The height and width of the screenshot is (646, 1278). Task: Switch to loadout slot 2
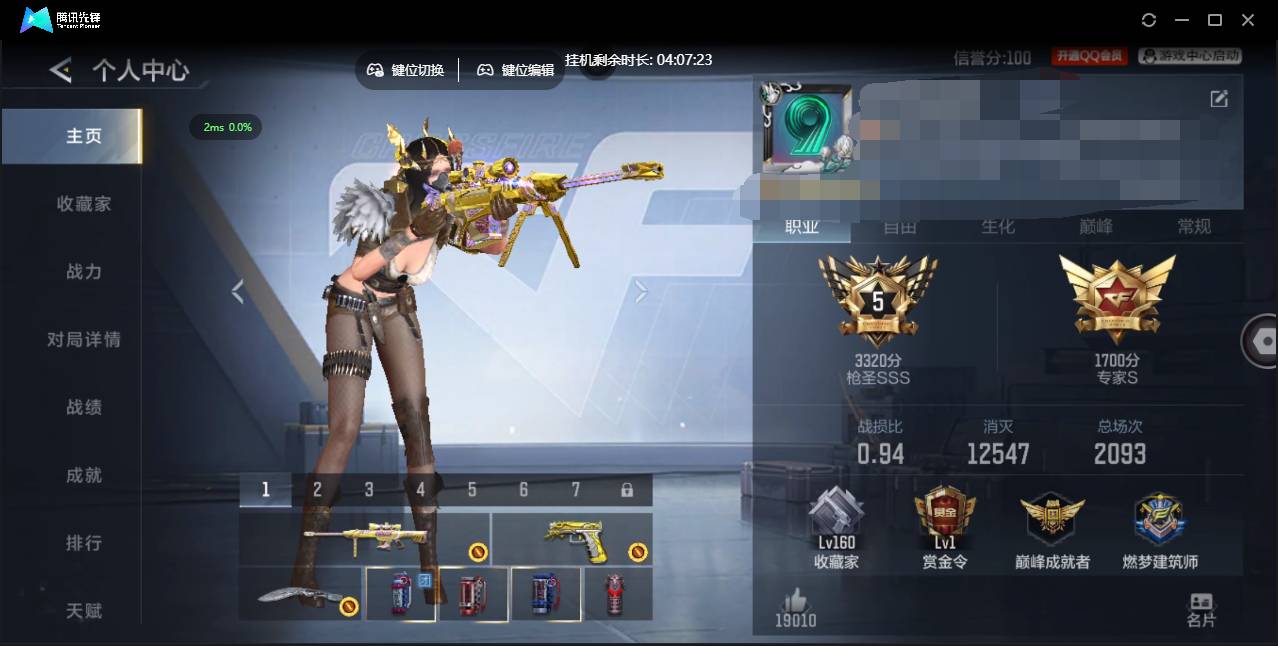click(x=317, y=490)
